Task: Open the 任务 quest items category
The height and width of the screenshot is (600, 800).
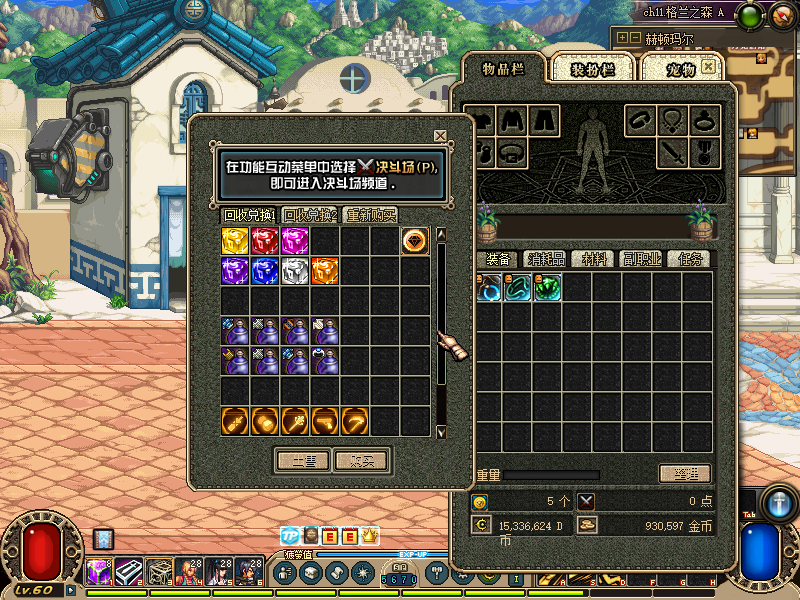Action: point(692,259)
